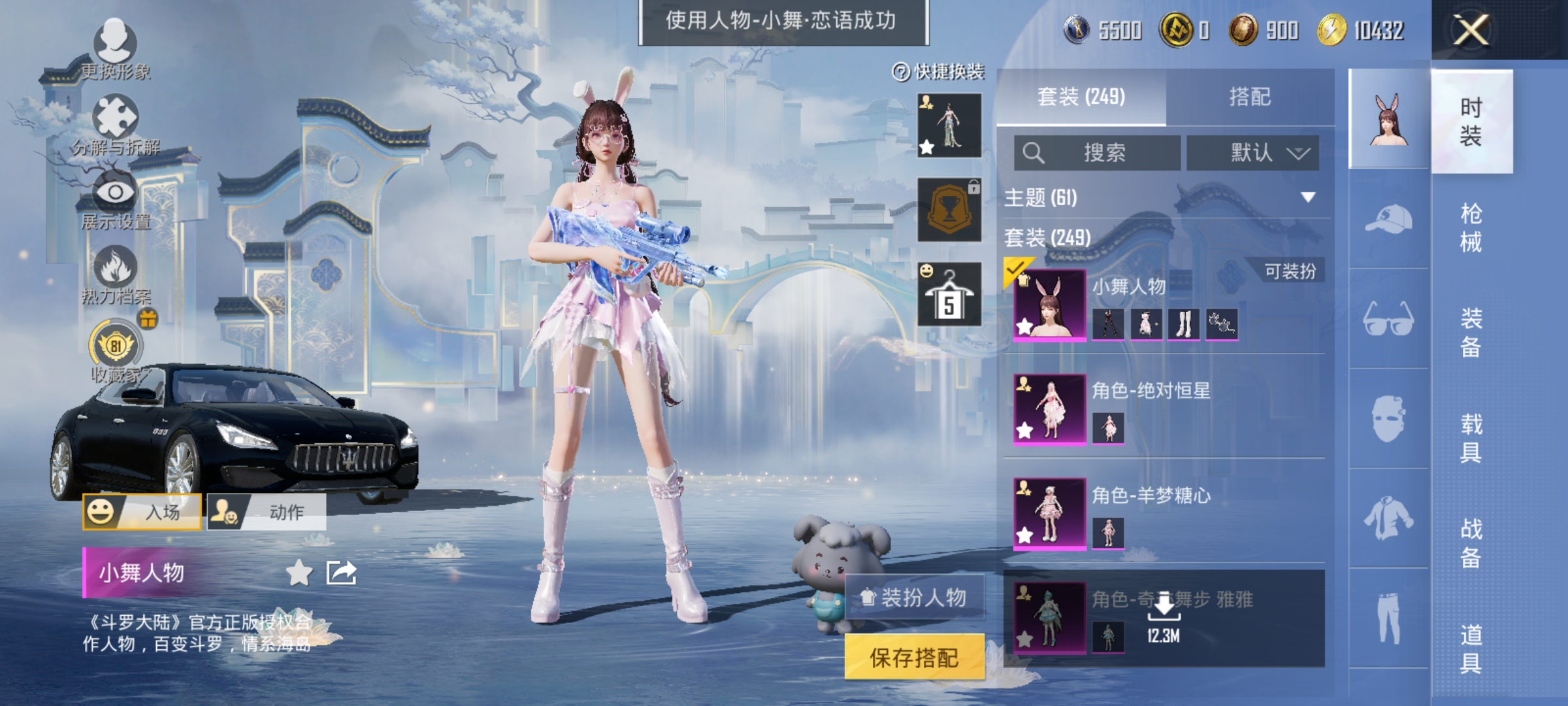Open 分解与拆解 dismantle feature
The width and height of the screenshot is (1568, 706).
[114, 118]
